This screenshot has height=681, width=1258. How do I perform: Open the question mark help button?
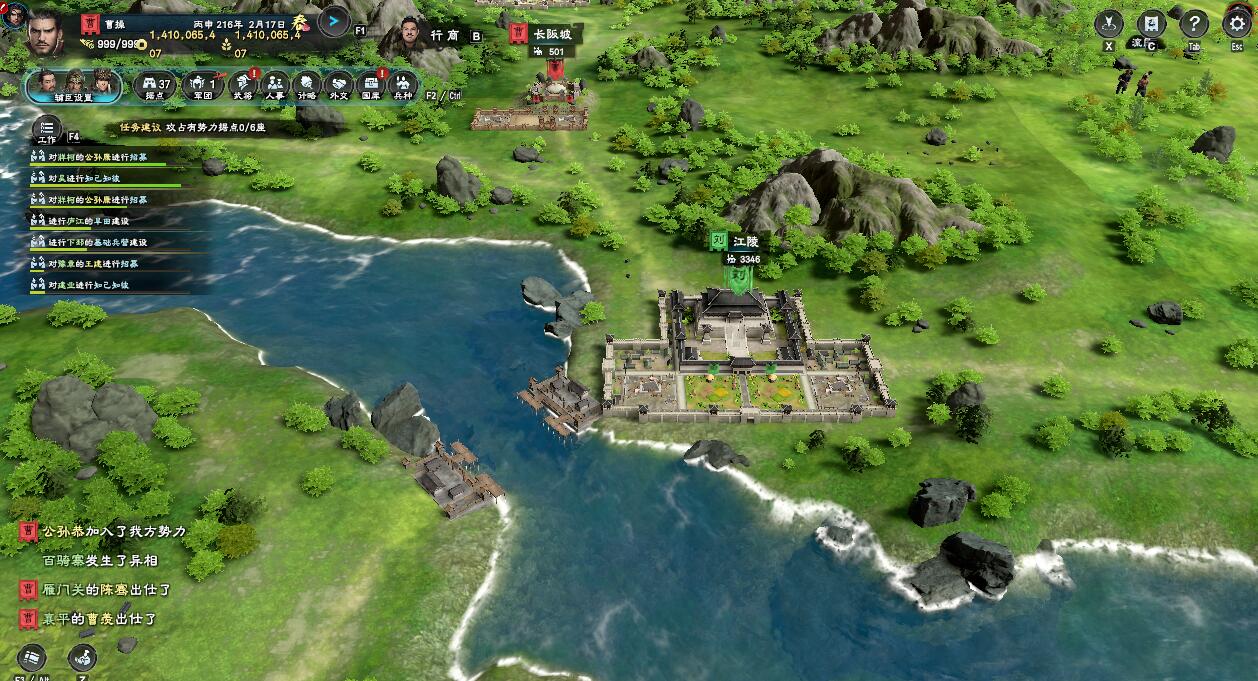(x=1194, y=24)
